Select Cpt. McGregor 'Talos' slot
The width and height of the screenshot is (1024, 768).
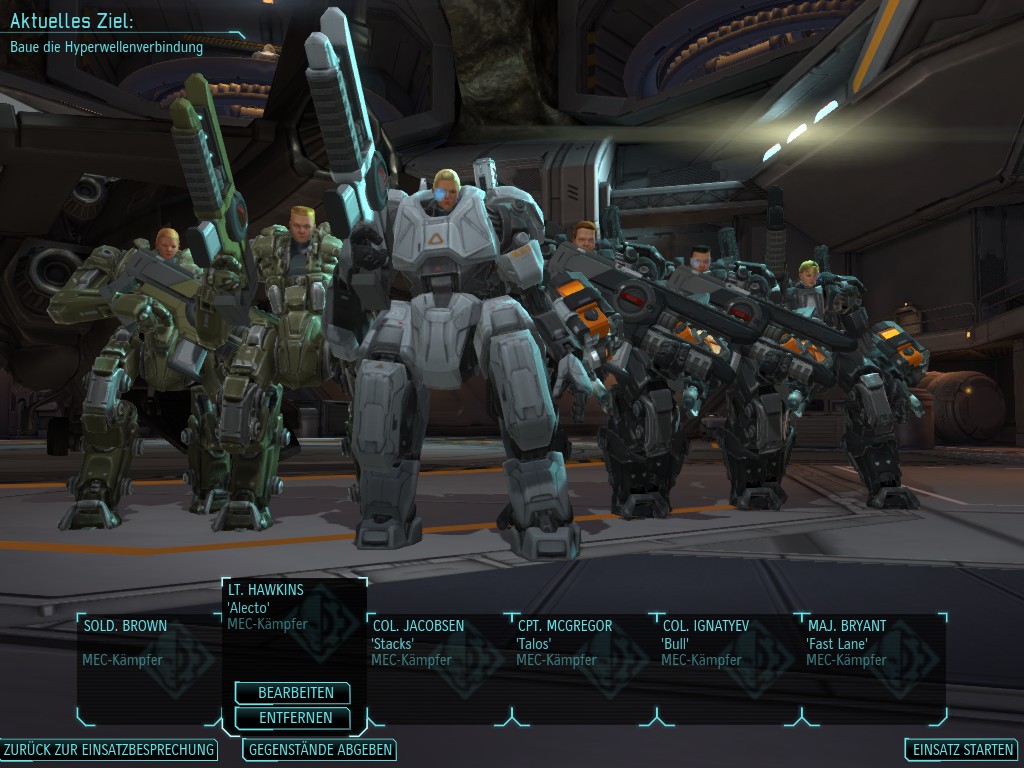(582, 660)
